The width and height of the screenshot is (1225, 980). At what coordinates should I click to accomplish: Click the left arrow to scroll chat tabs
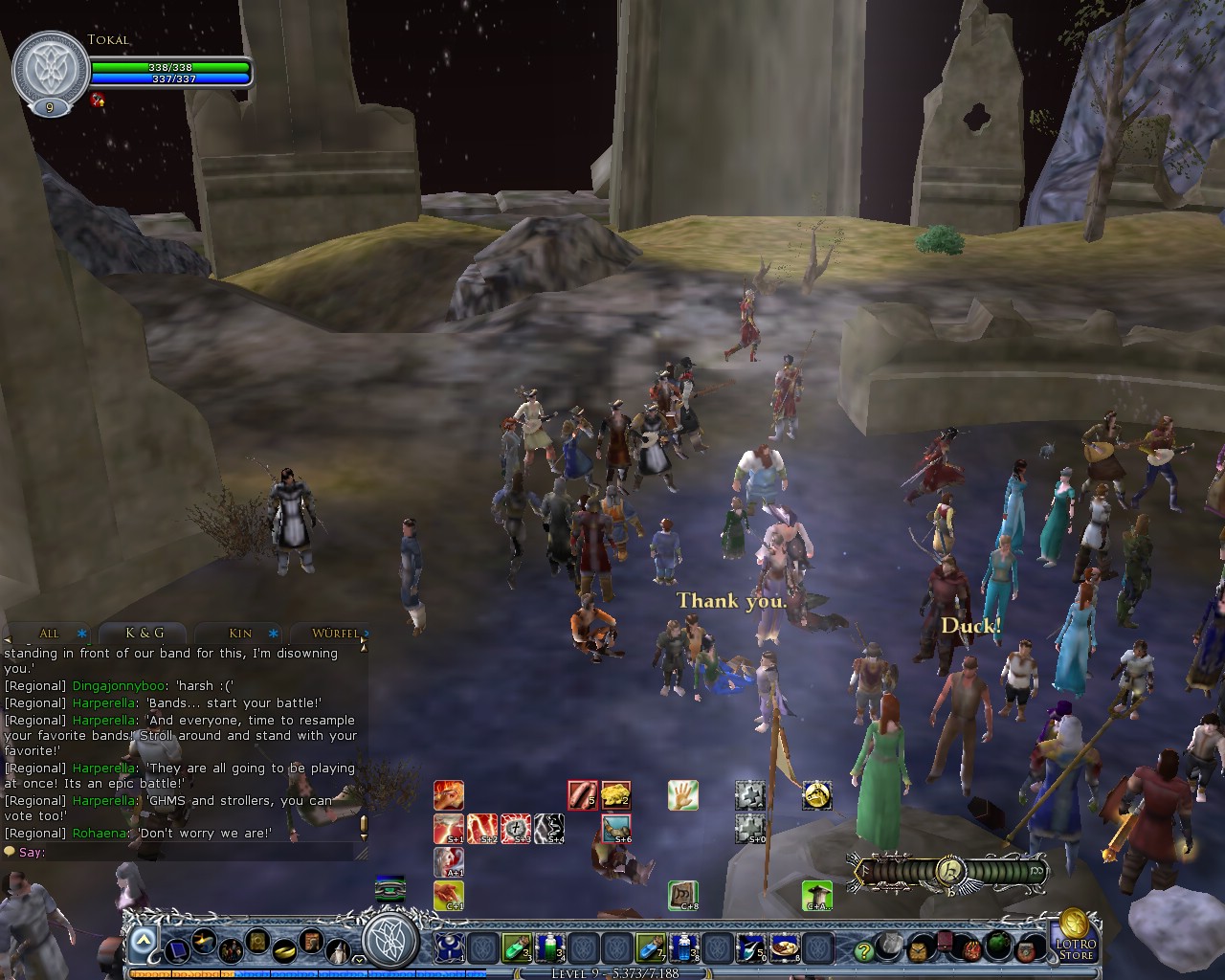pos(7,638)
